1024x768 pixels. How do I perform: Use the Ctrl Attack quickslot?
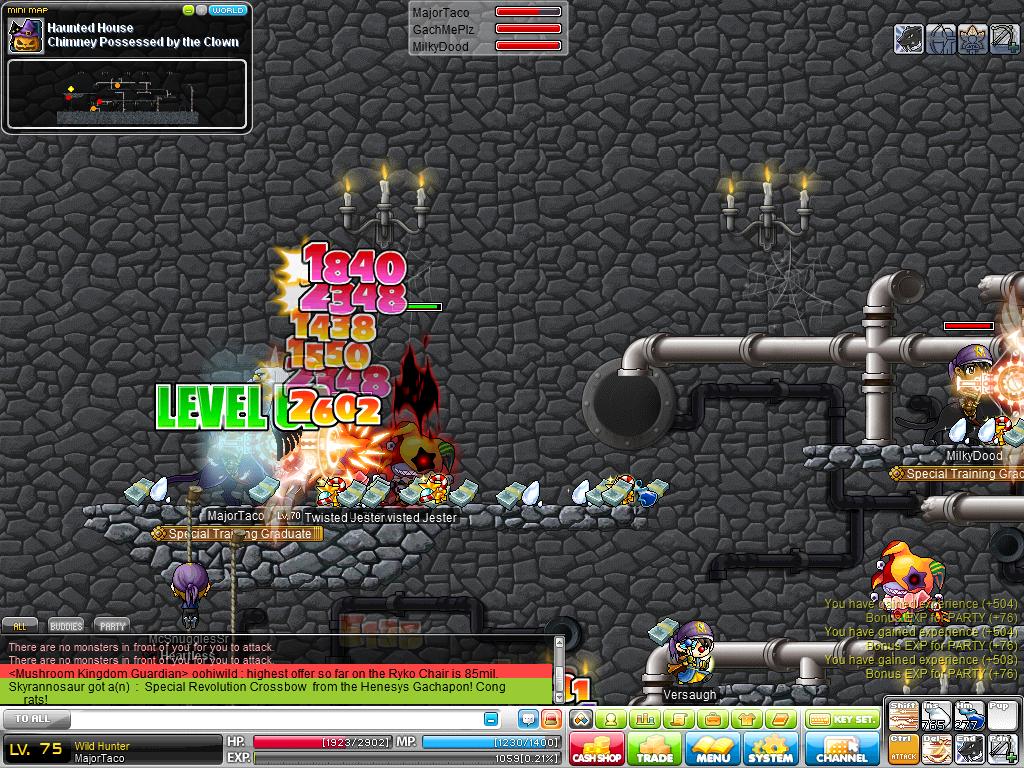click(x=903, y=747)
